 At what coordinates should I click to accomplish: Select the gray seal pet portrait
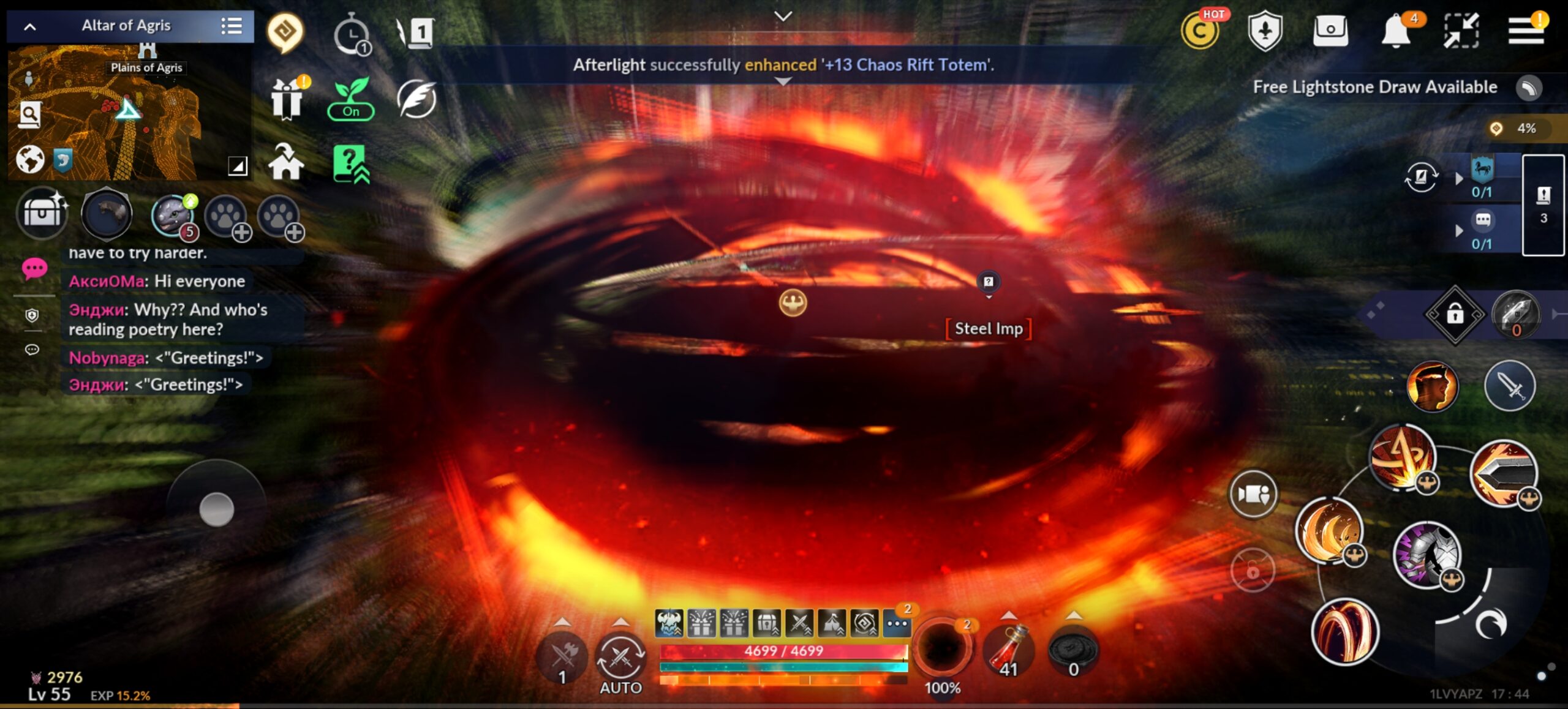pos(174,215)
